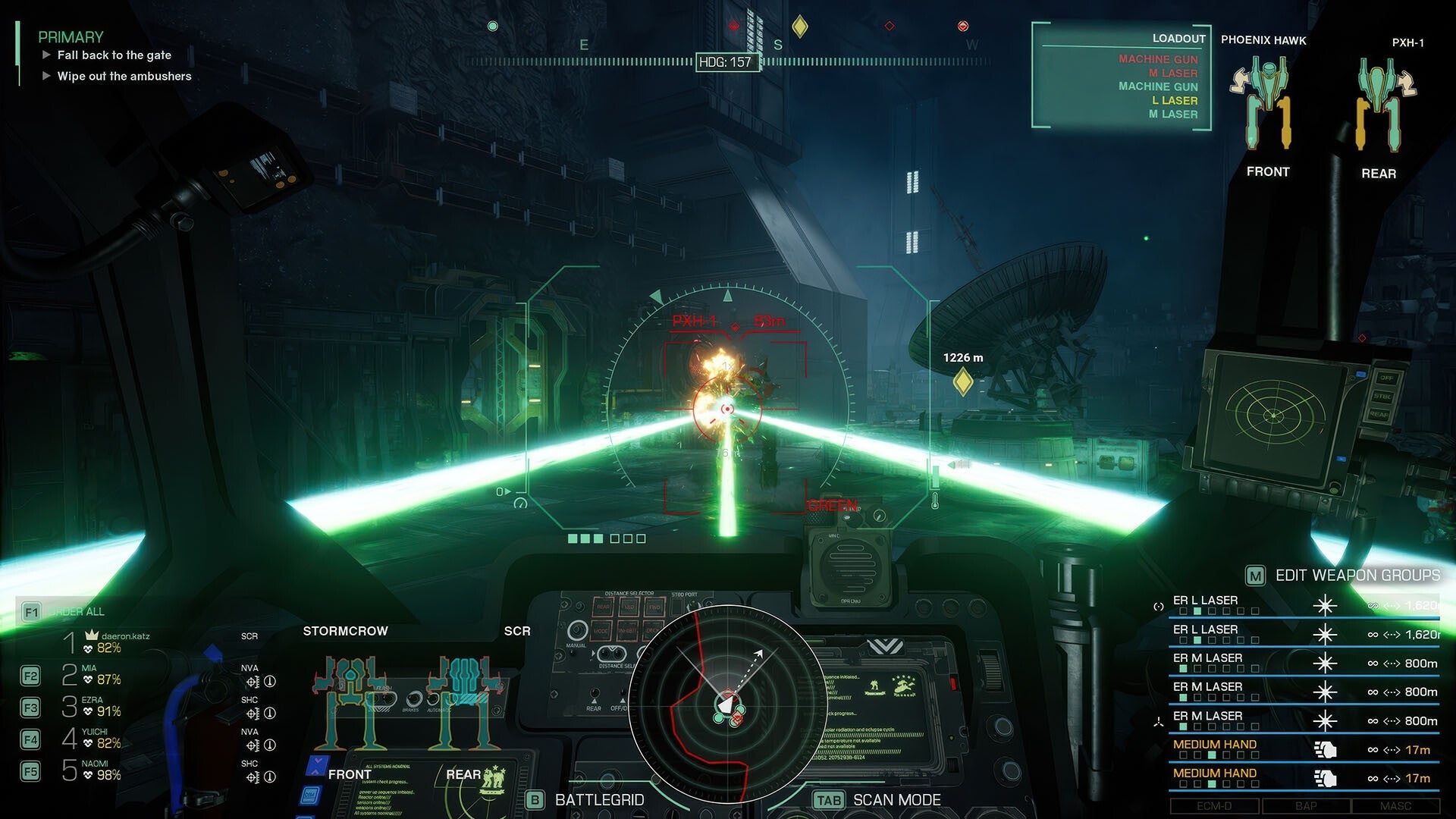Toggle weapon group two for ER L LASER
1456x819 pixels.
click(1197, 611)
